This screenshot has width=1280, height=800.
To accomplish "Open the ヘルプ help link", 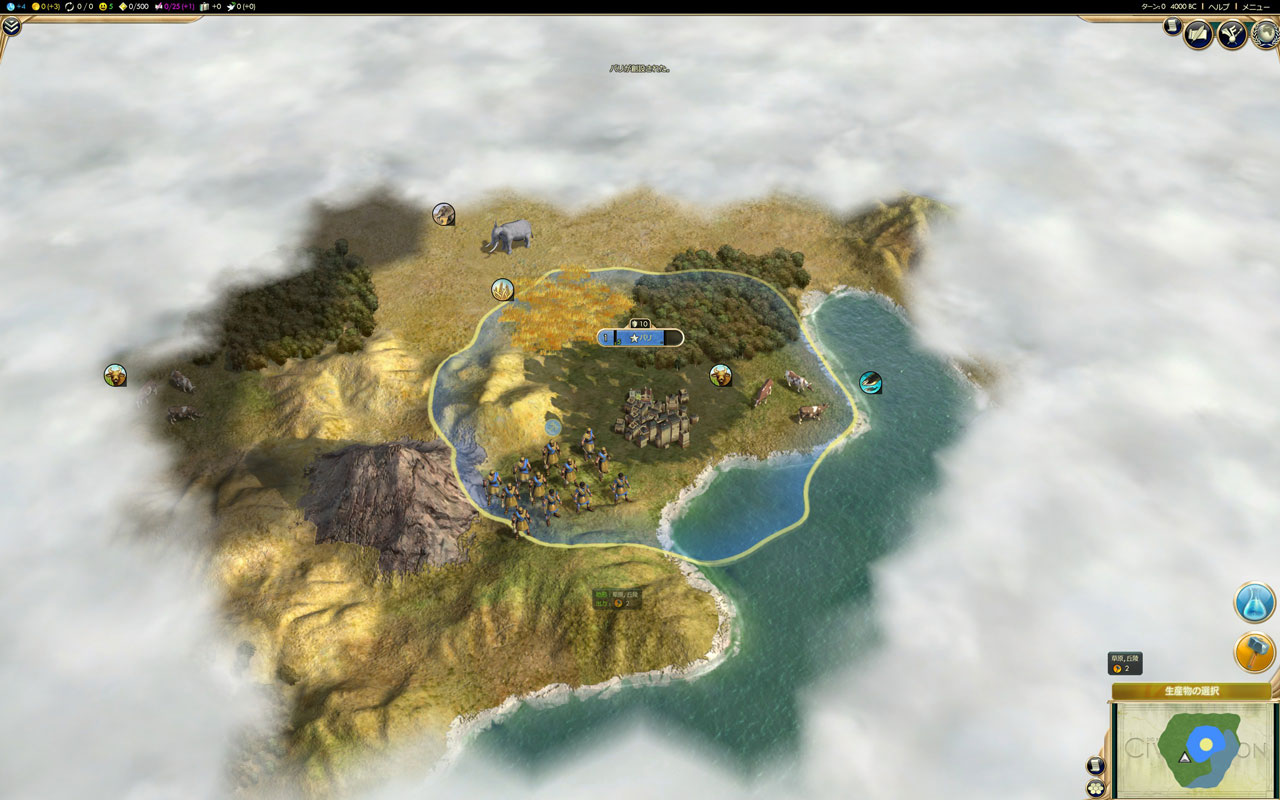I will coord(1218,6).
